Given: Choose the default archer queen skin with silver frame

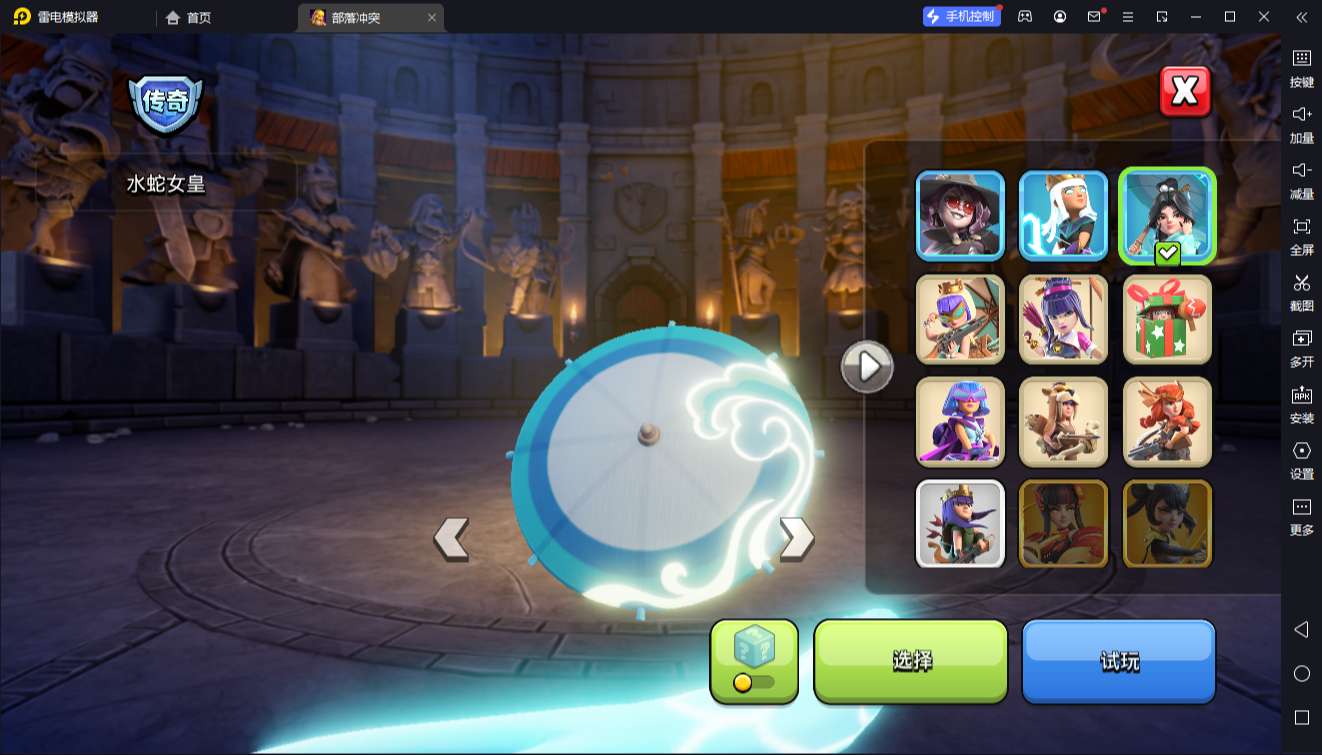Looking at the screenshot, I should [x=960, y=524].
